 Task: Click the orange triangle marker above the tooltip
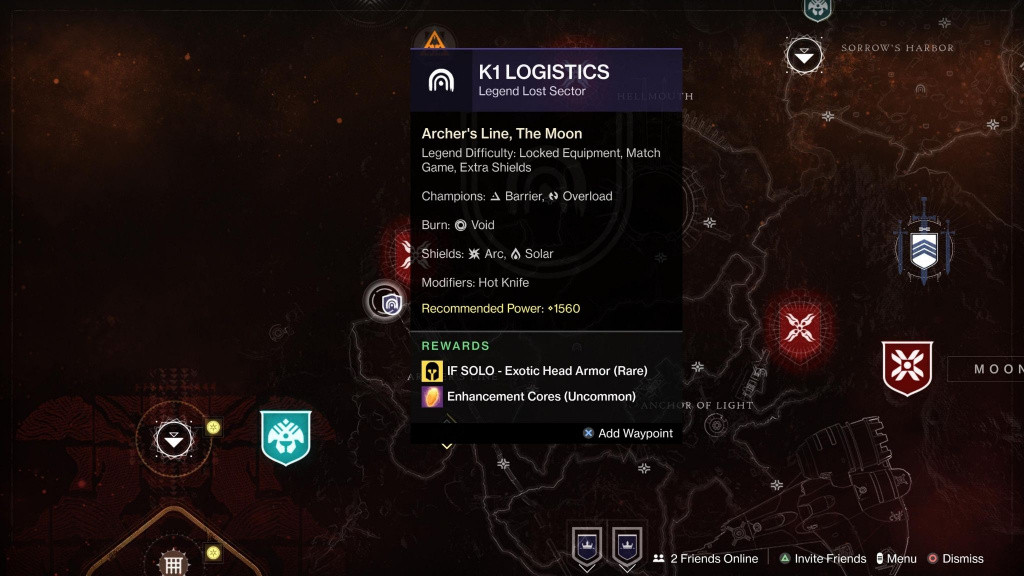tap(434, 42)
